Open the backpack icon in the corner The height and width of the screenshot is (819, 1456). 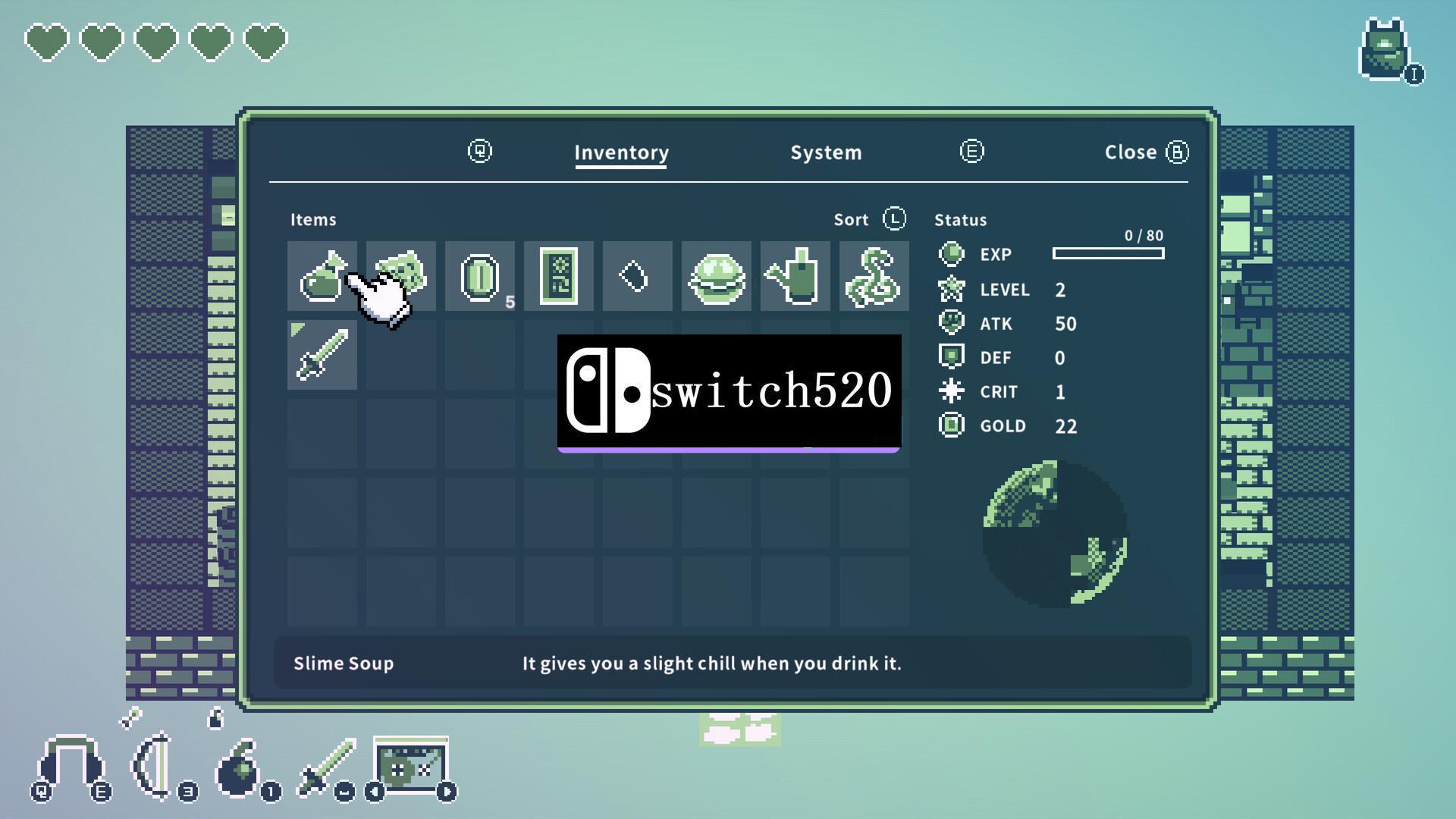(1385, 51)
